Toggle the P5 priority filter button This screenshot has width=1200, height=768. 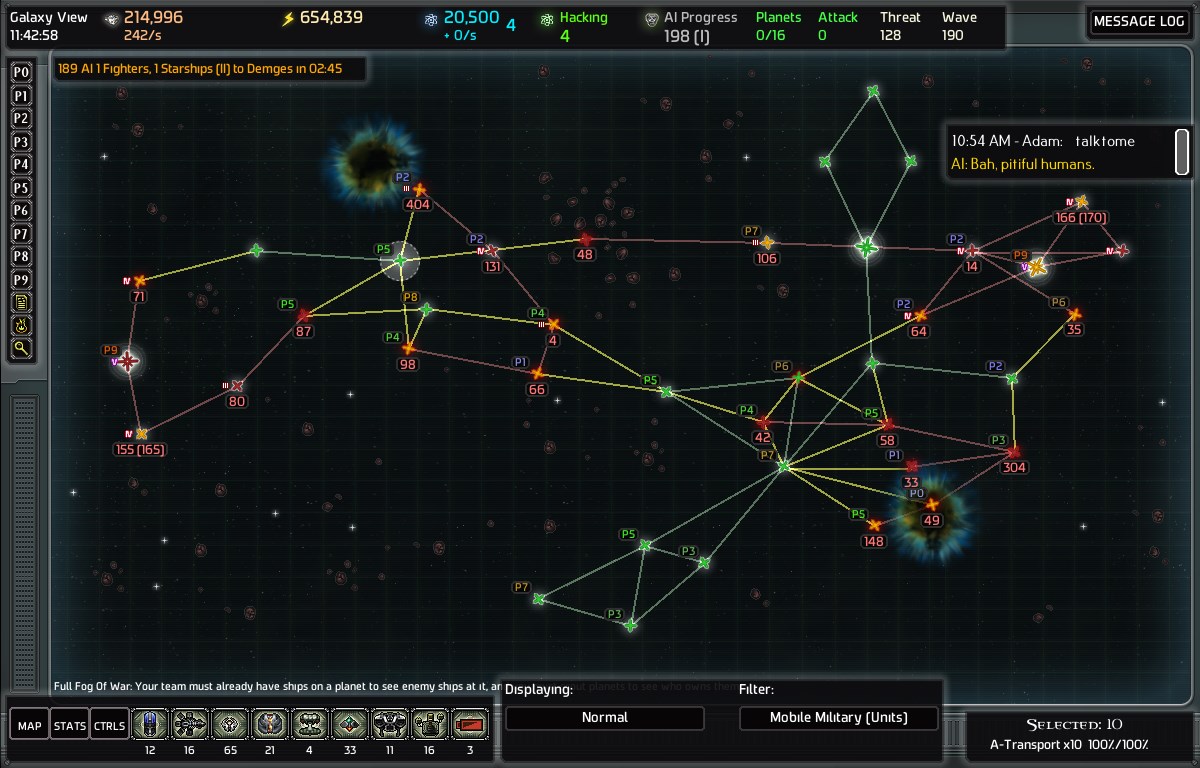[21, 187]
